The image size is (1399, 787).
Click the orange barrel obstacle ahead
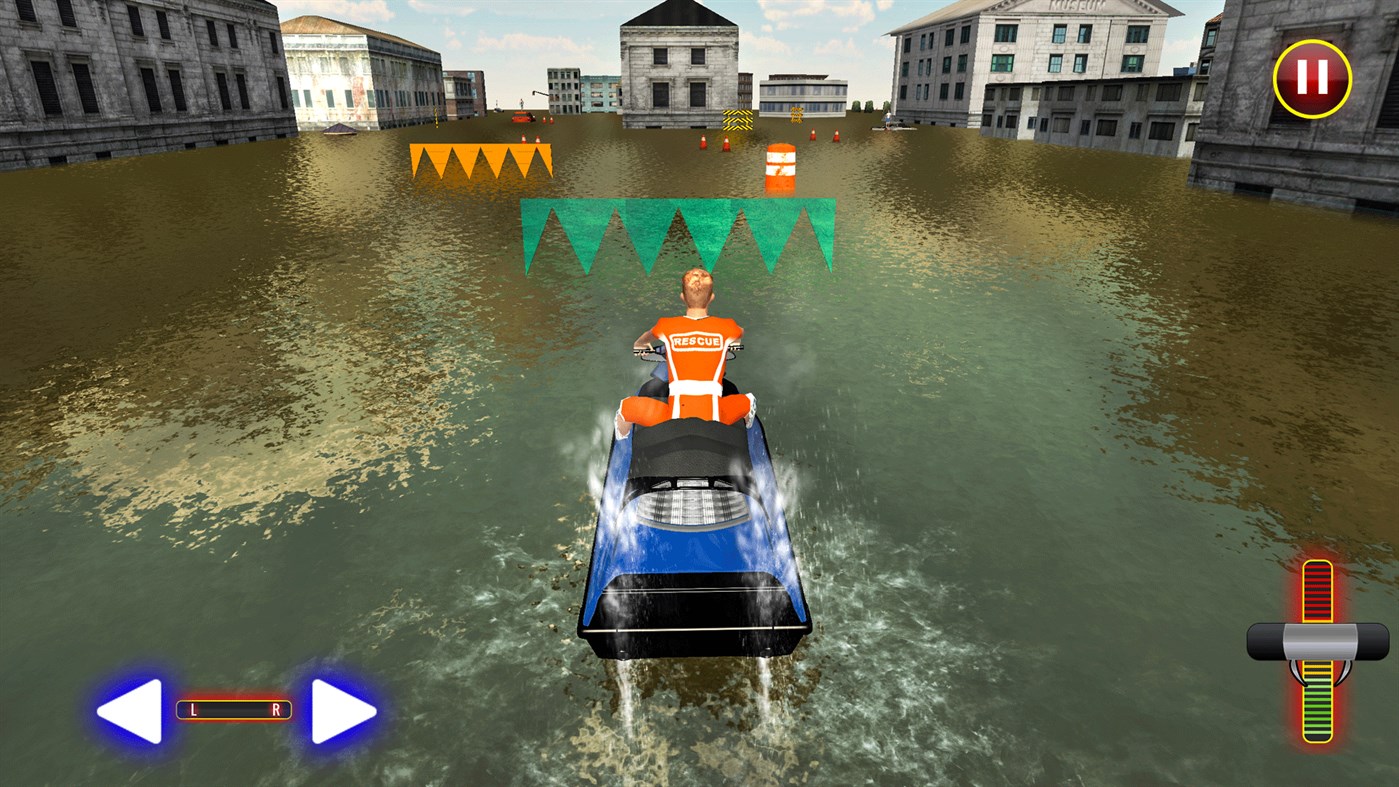[781, 168]
